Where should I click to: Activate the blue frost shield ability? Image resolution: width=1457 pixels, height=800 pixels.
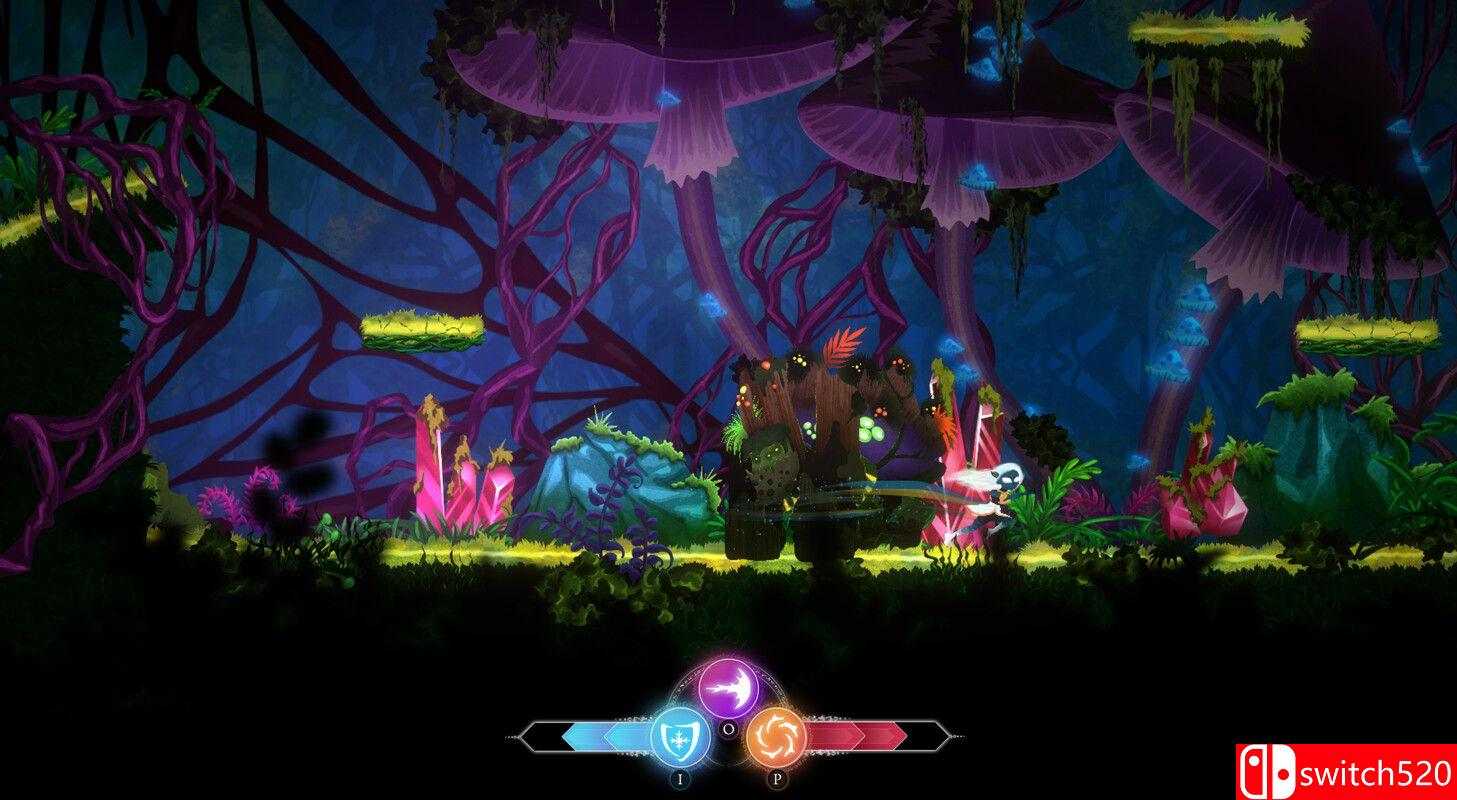pos(680,737)
